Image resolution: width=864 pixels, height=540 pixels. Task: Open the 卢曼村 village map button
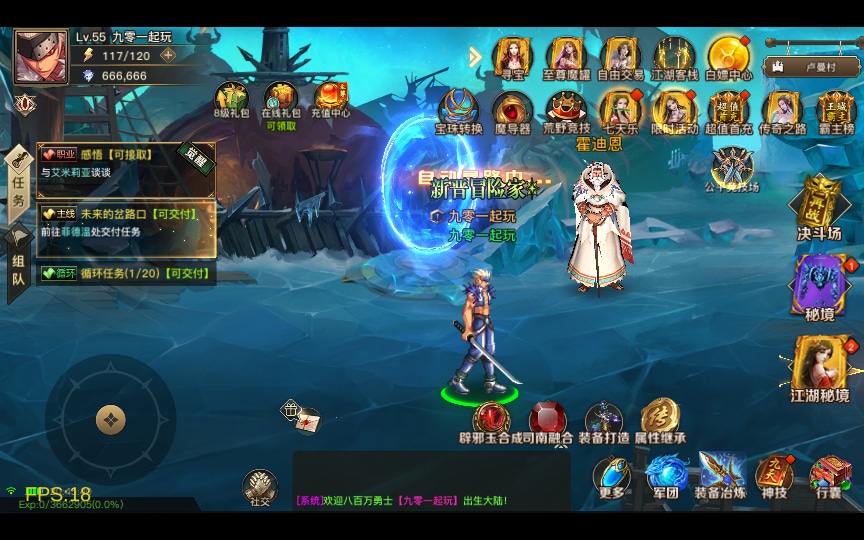click(811, 67)
